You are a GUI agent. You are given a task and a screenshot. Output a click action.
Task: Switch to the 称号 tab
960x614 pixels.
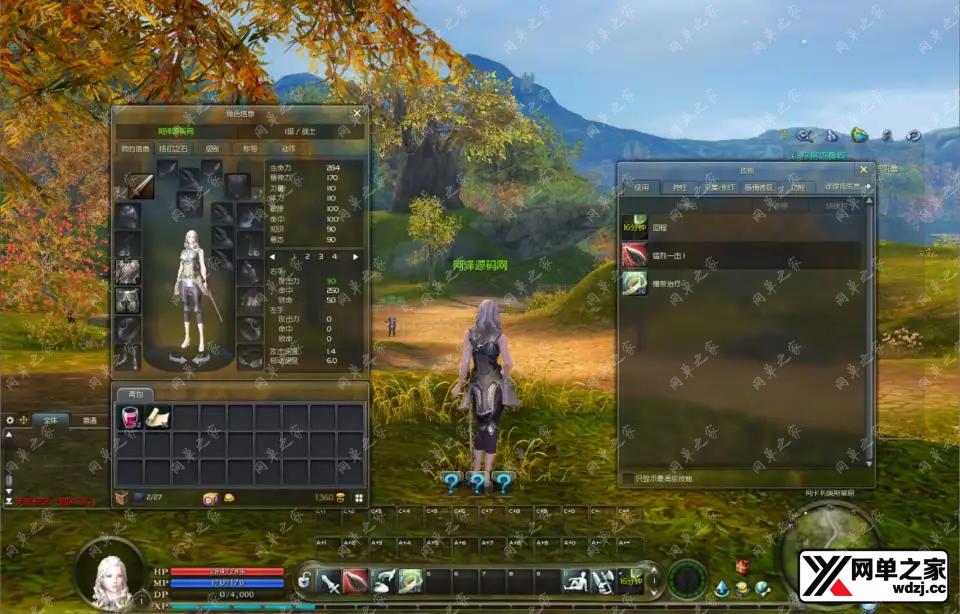point(248,148)
